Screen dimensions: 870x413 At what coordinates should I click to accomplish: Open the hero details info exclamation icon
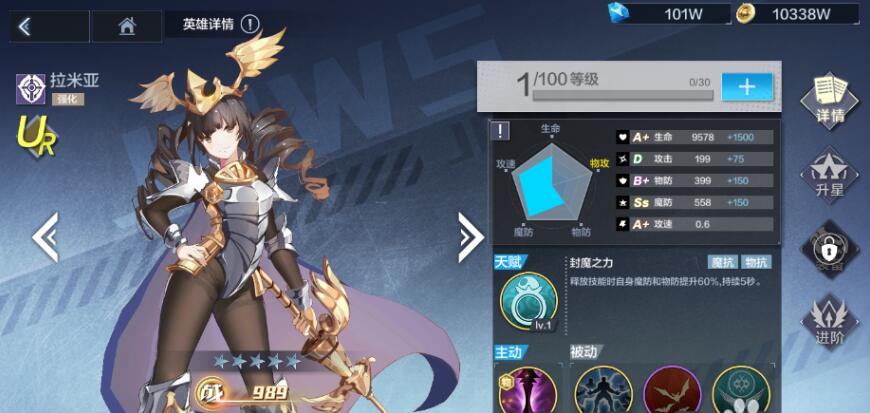[250, 25]
